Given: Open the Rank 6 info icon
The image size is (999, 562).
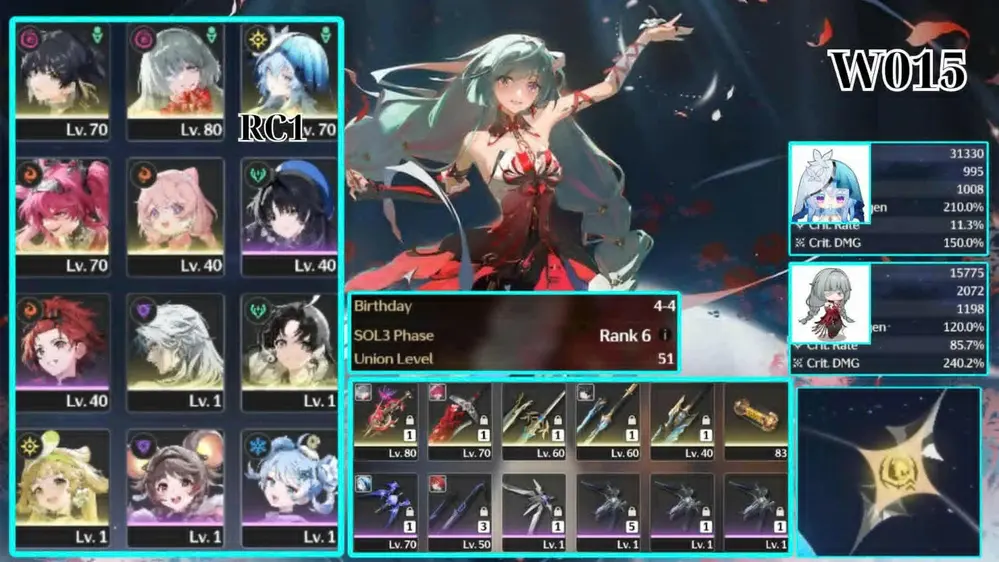Looking at the screenshot, I should point(665,335).
